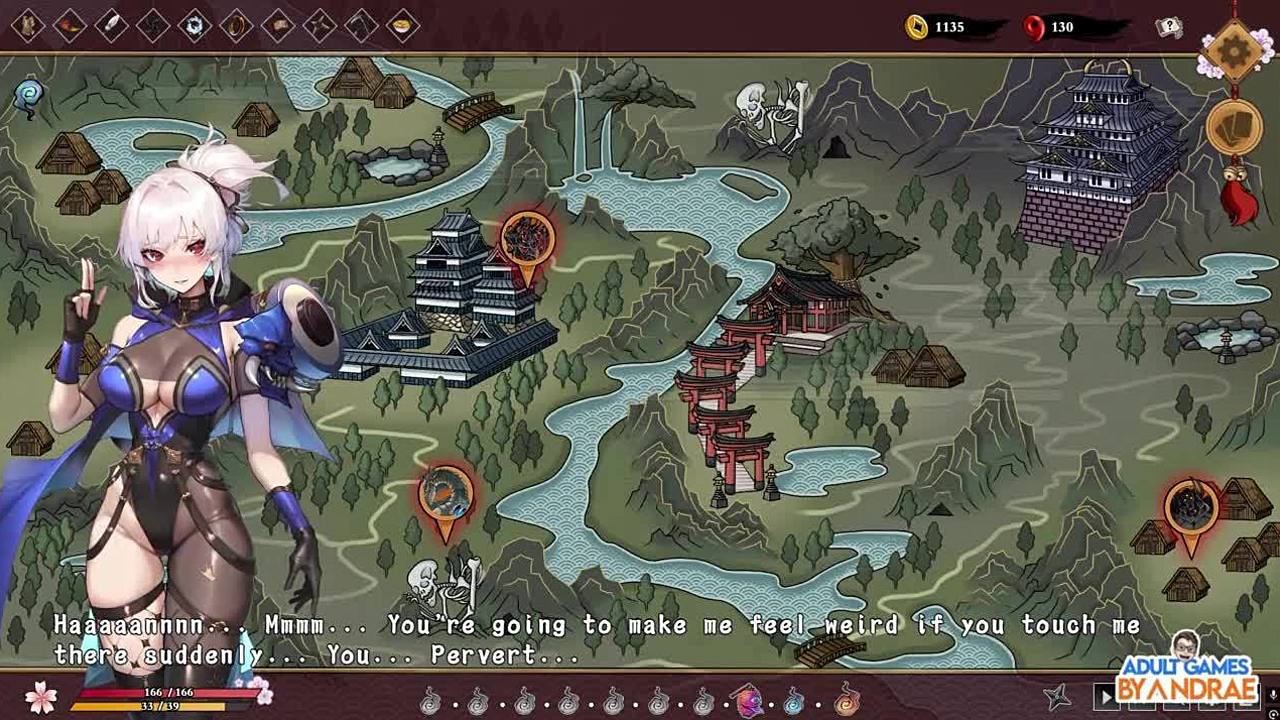Open the card deck button

pos(1234,127)
